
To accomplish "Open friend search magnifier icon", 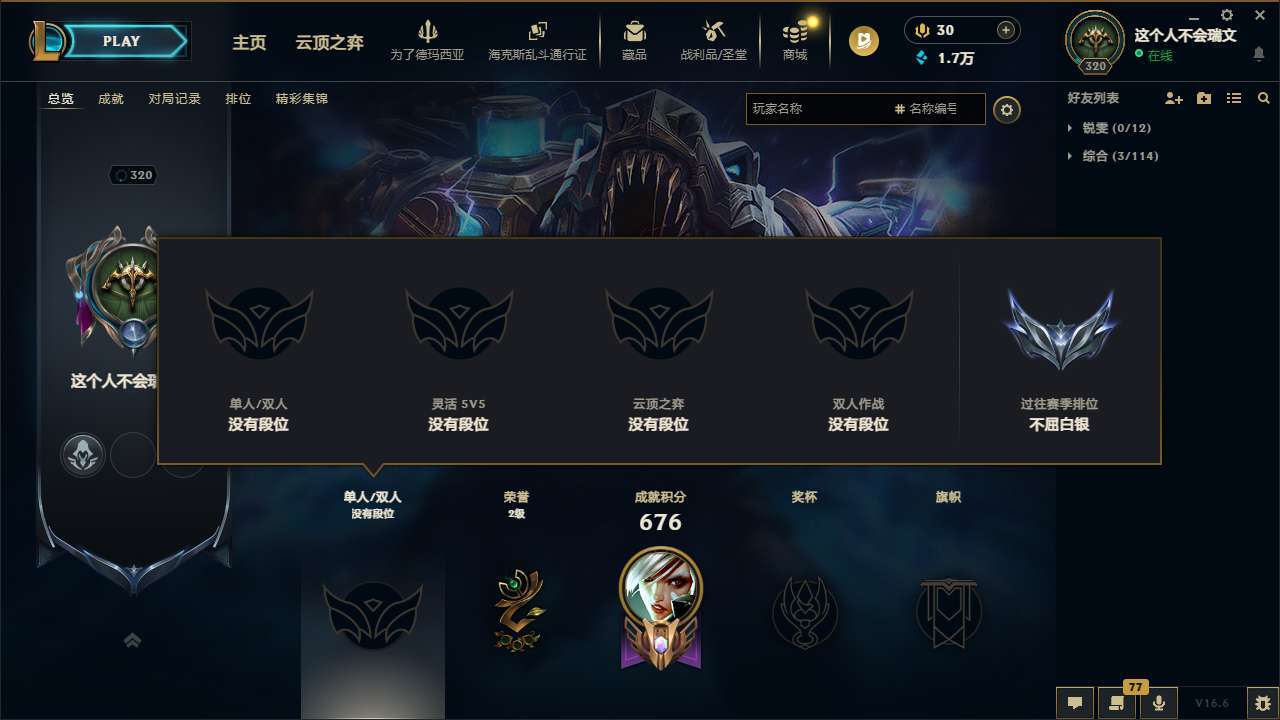I will (x=1263, y=98).
